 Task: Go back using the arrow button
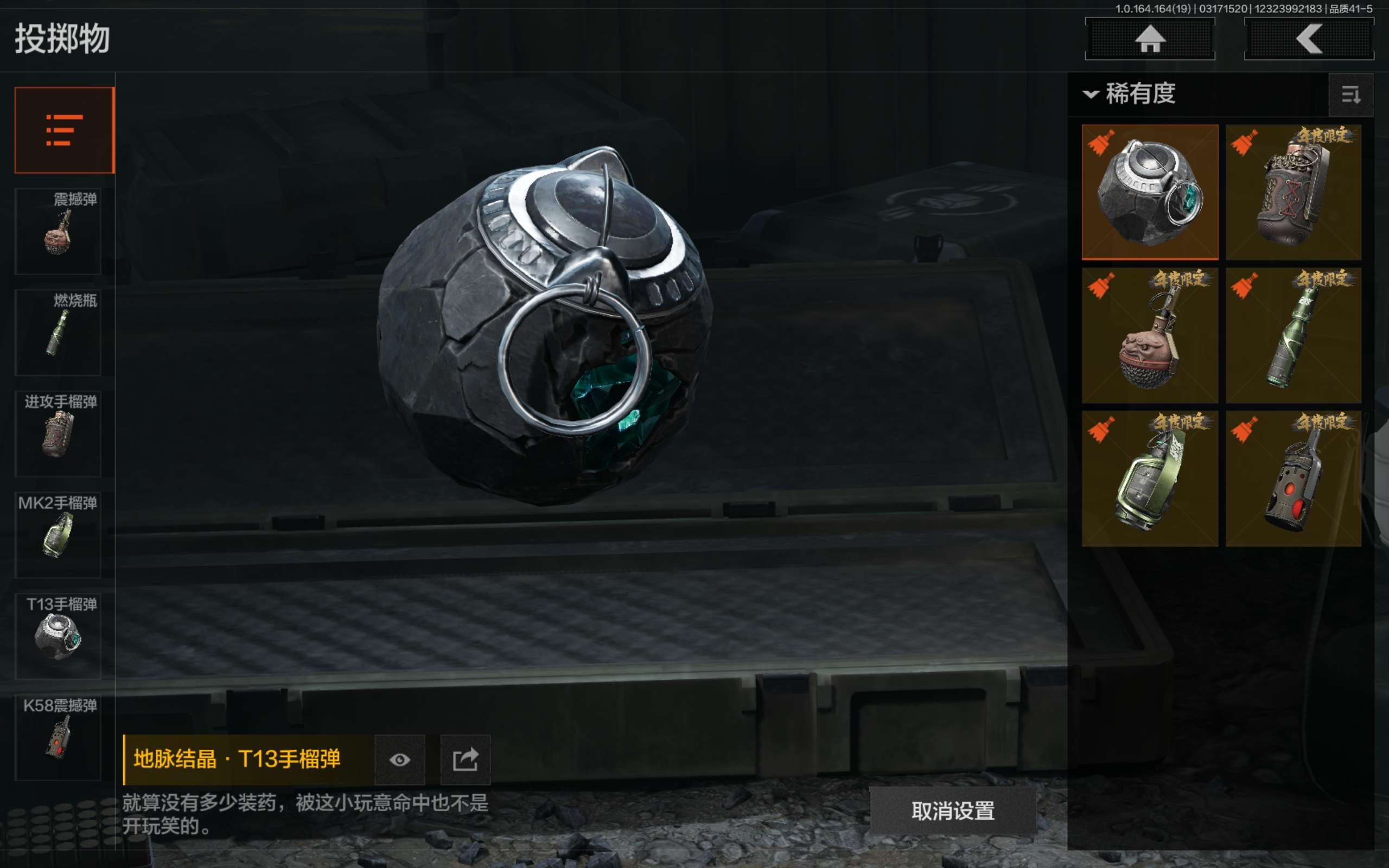[1309, 39]
